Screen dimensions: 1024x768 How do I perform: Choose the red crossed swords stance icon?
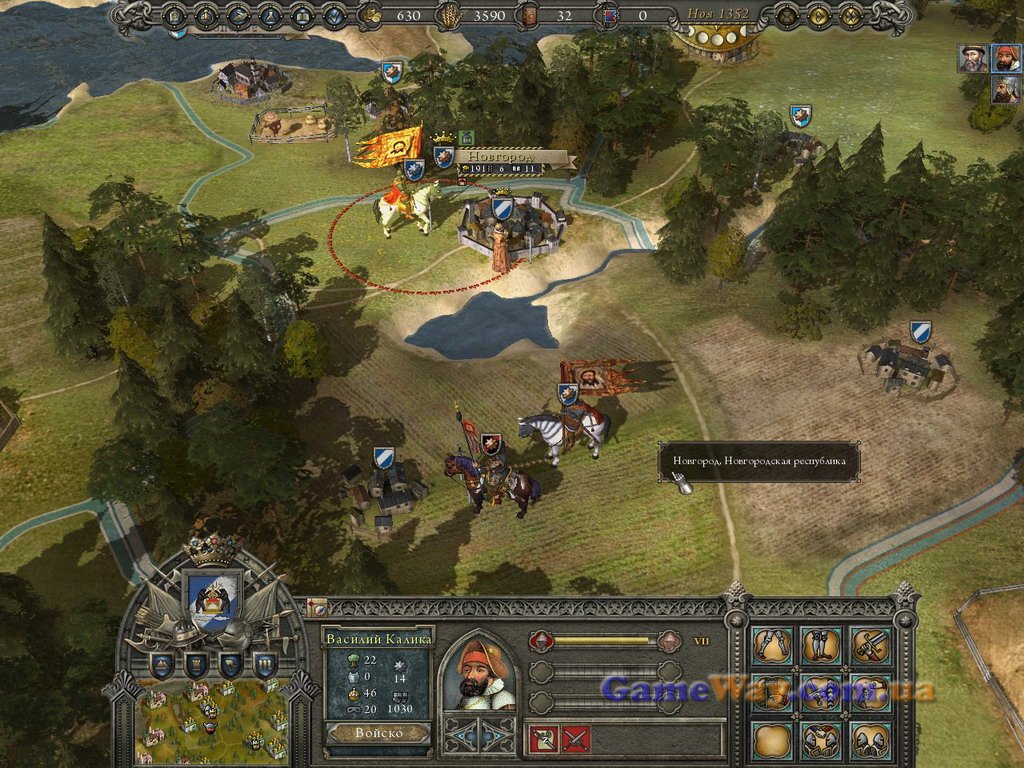pyautogui.click(x=576, y=739)
